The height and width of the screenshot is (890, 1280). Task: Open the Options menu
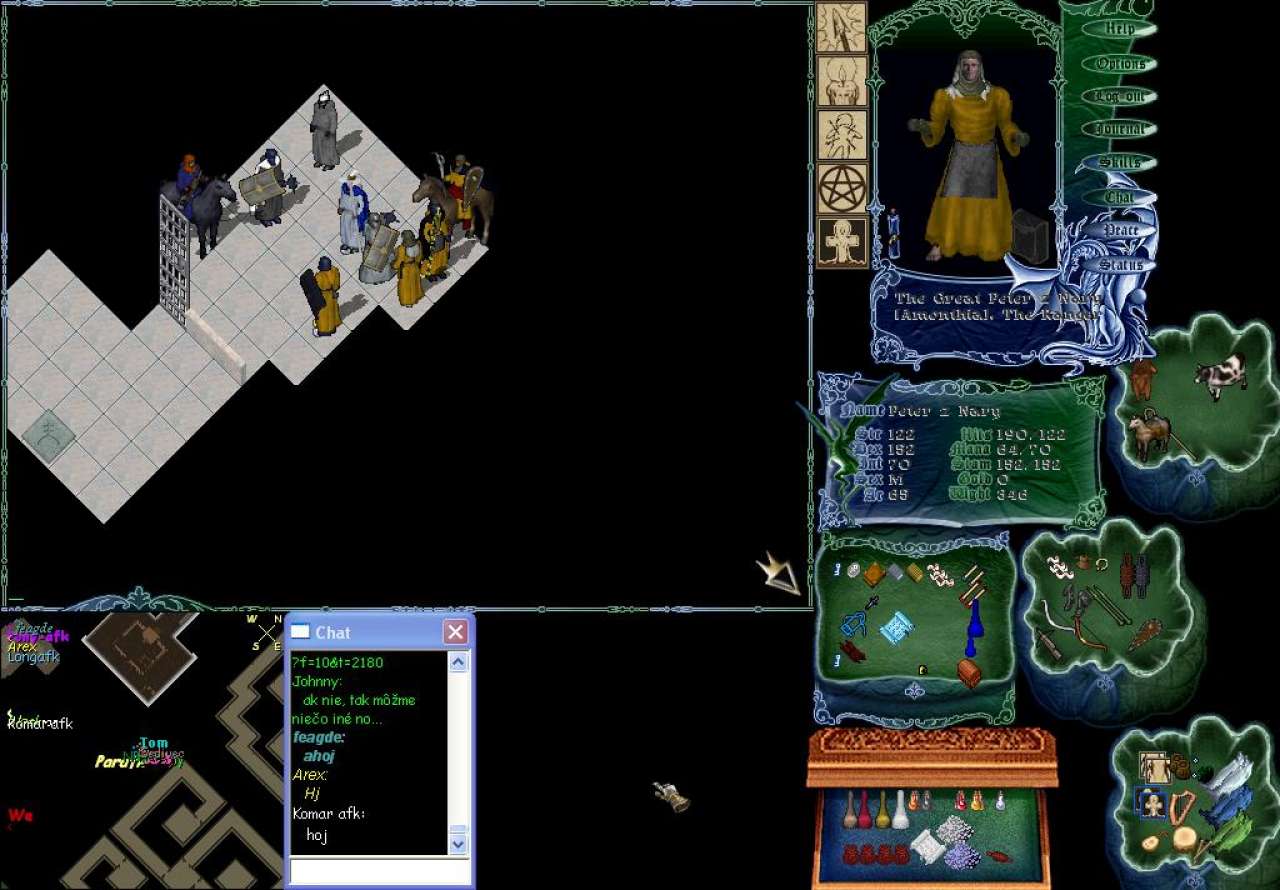[x=1119, y=64]
